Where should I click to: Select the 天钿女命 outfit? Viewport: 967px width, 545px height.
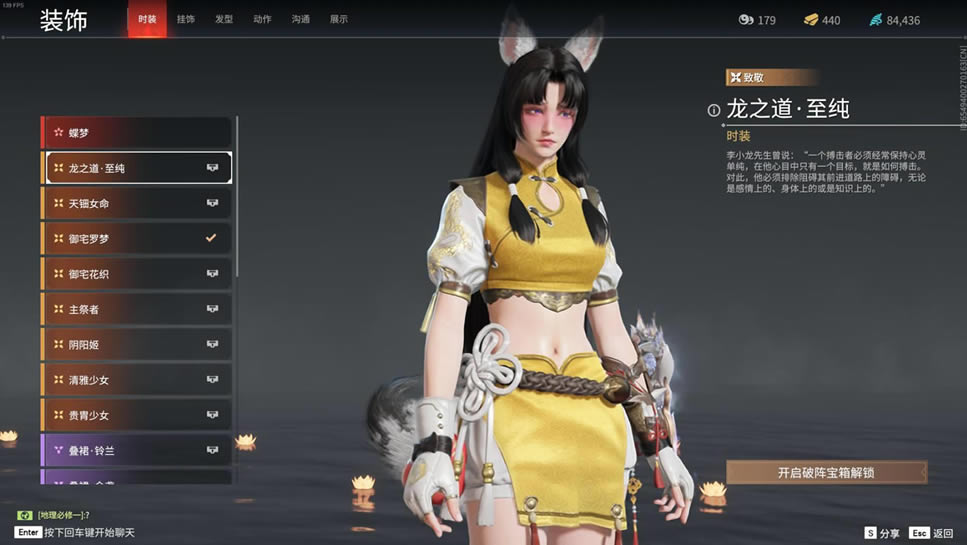(136, 203)
